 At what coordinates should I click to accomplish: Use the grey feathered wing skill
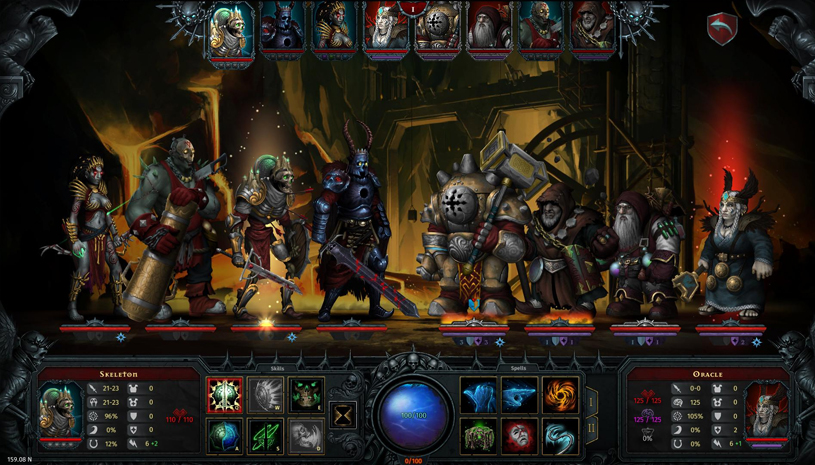pos(265,395)
